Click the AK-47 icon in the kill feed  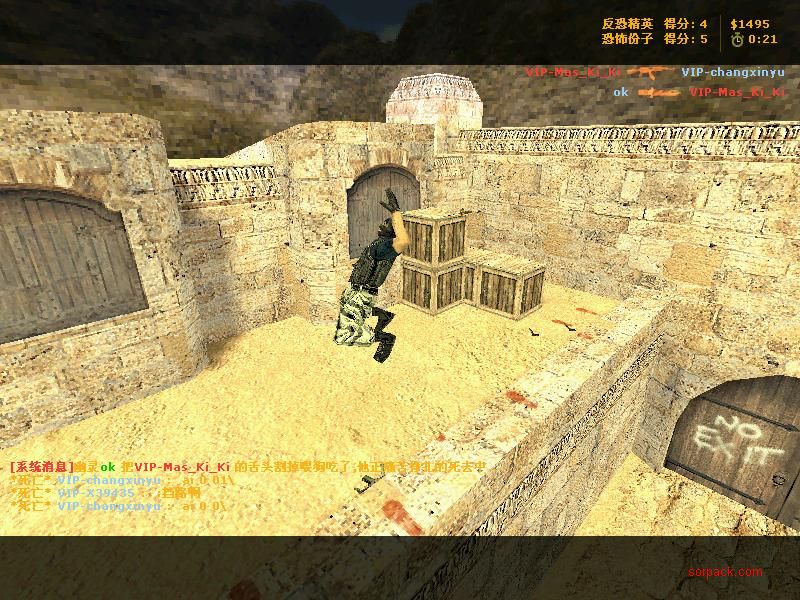coord(651,72)
